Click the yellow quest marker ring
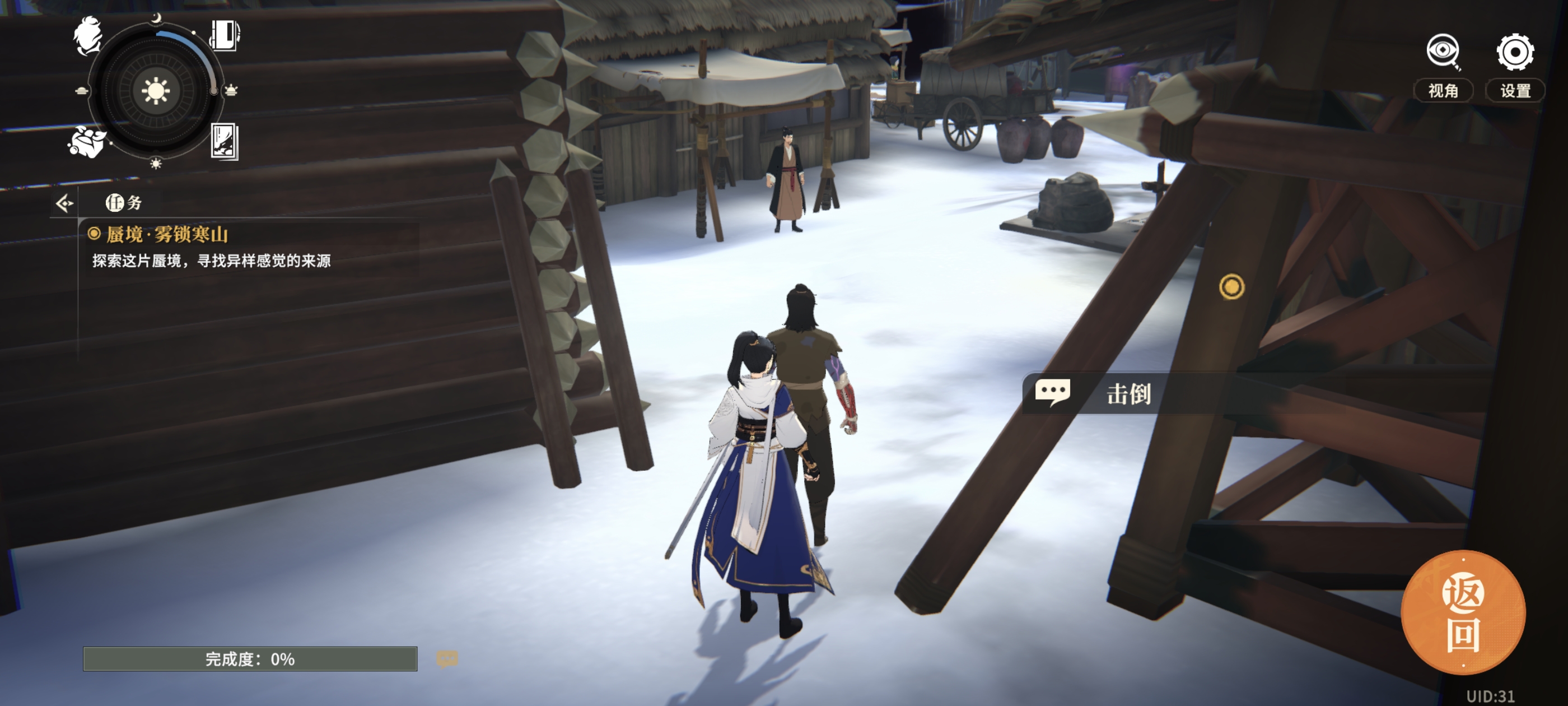This screenshot has height=706, width=1568. pos(1231,287)
